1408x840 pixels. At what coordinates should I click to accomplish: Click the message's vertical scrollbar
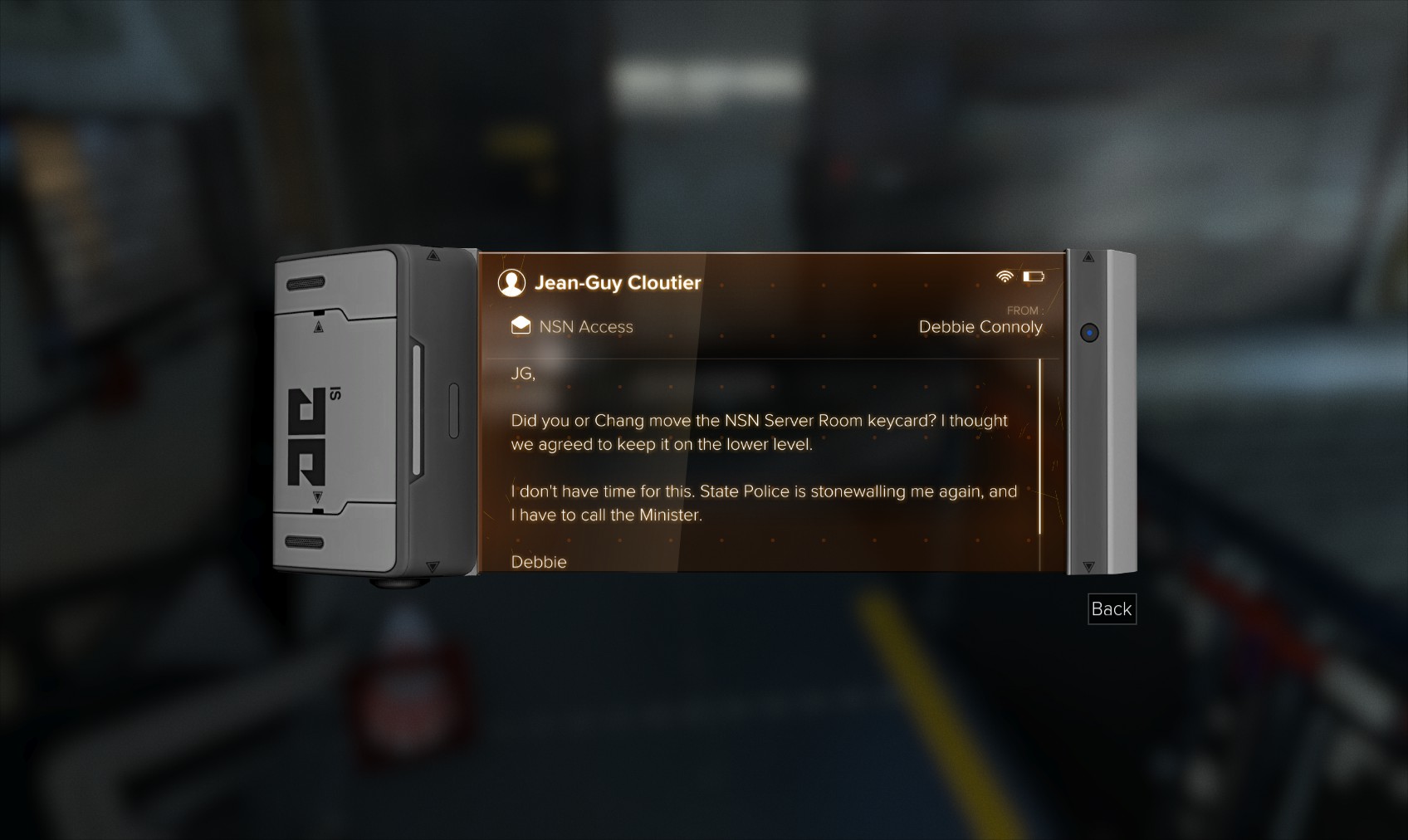click(1039, 447)
